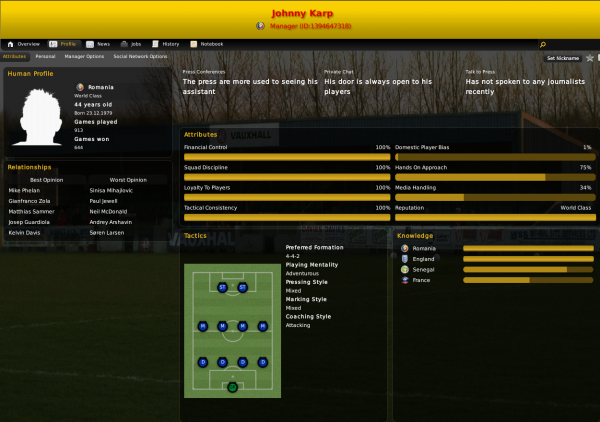Image resolution: width=600 pixels, height=422 pixels.
Task: View Josep Guardiola's profile
Action: pyautogui.click(x=29, y=220)
